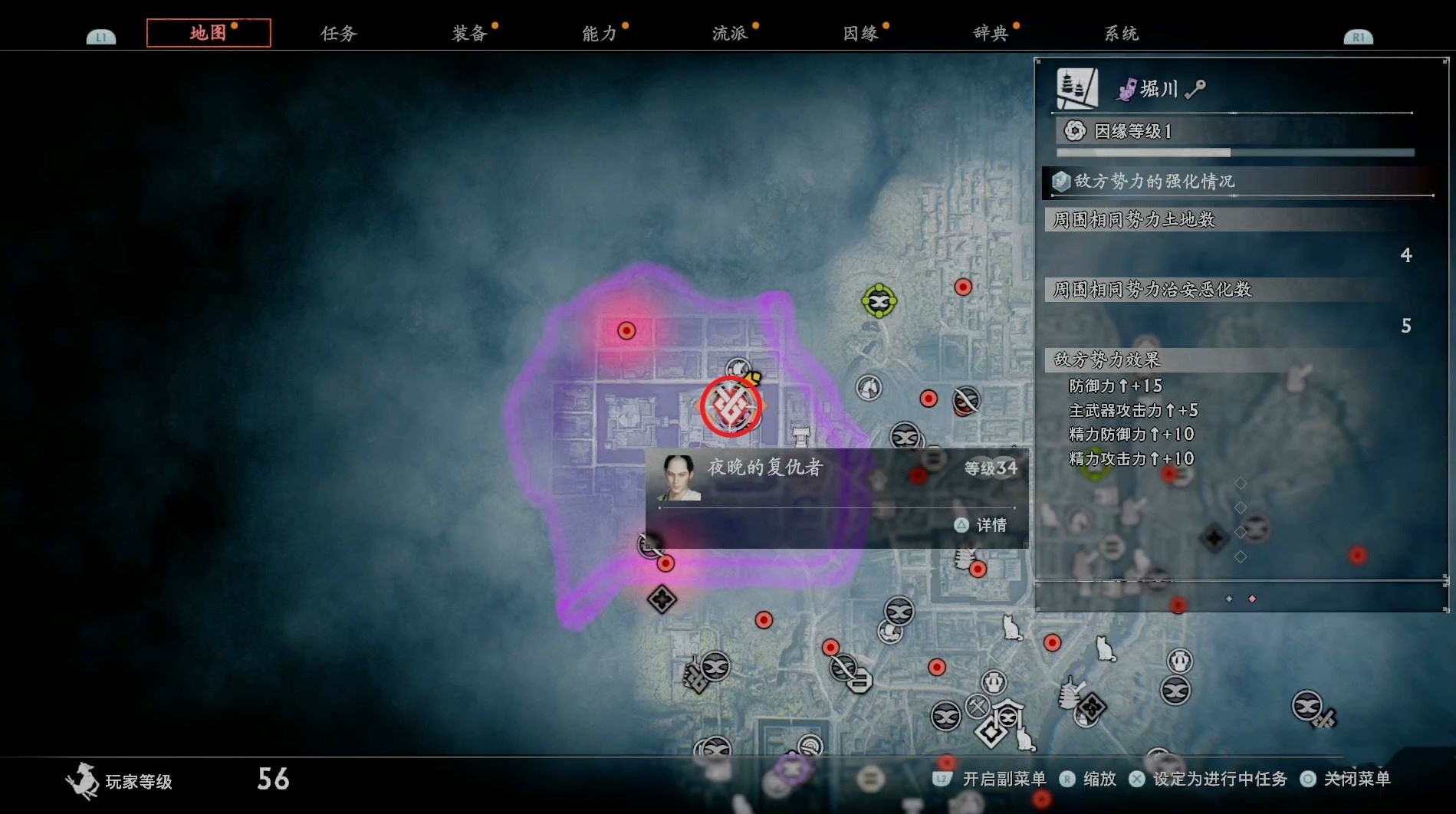Image resolution: width=1456 pixels, height=814 pixels.
Task: Switch to the 任务 tab
Action: pyautogui.click(x=337, y=33)
